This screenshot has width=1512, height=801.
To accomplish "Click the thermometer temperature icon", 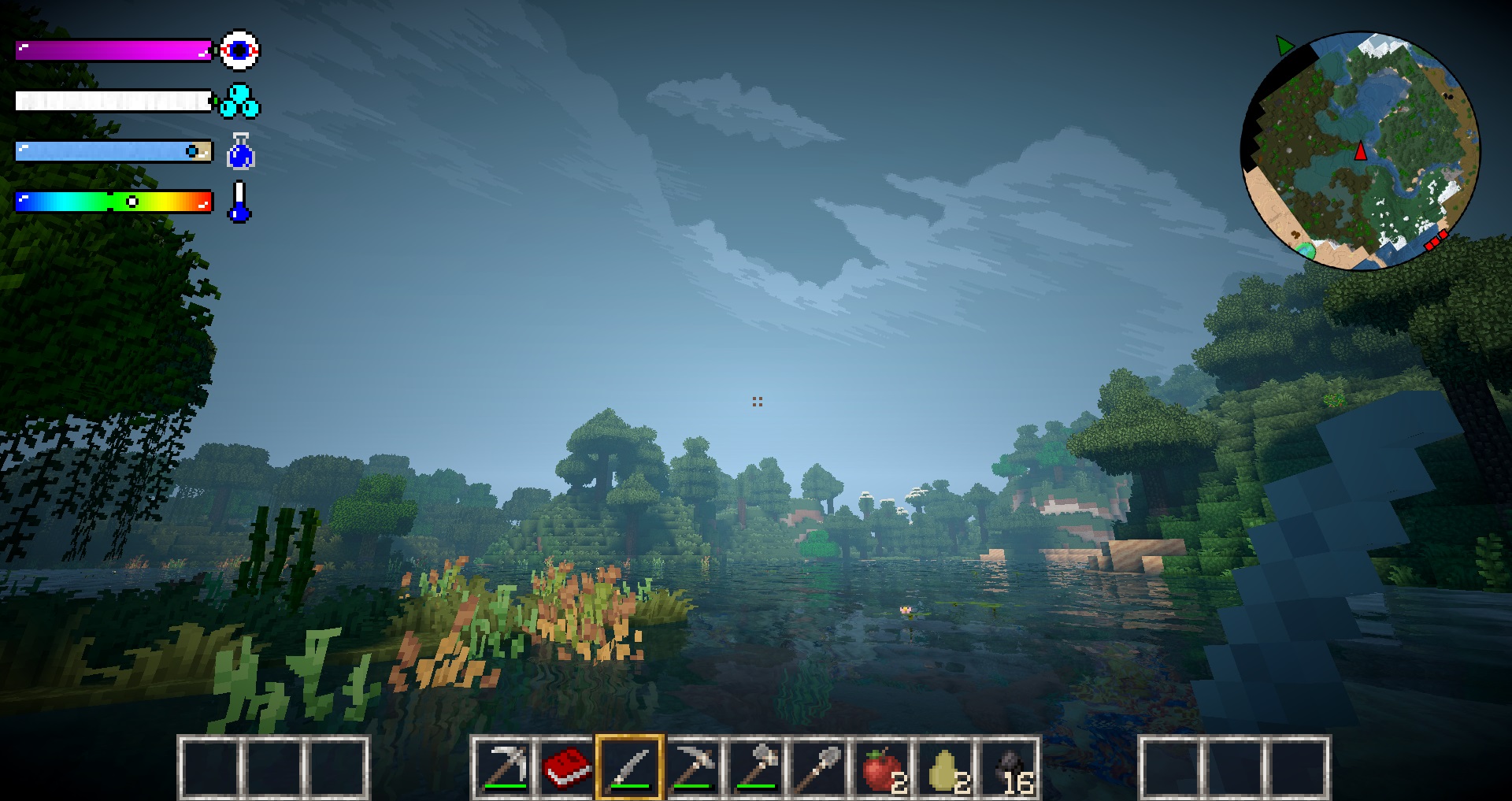I will [239, 202].
